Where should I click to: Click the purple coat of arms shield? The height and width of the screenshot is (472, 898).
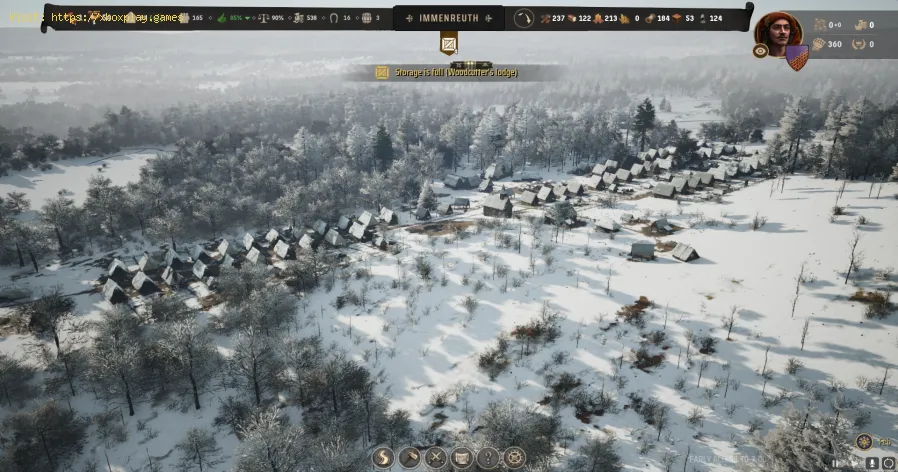[x=796, y=57]
